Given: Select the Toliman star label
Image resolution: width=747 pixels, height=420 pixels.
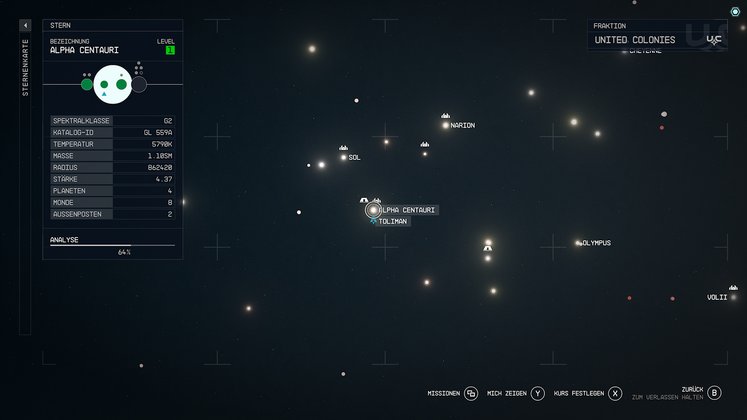Looking at the screenshot, I should [x=392, y=222].
